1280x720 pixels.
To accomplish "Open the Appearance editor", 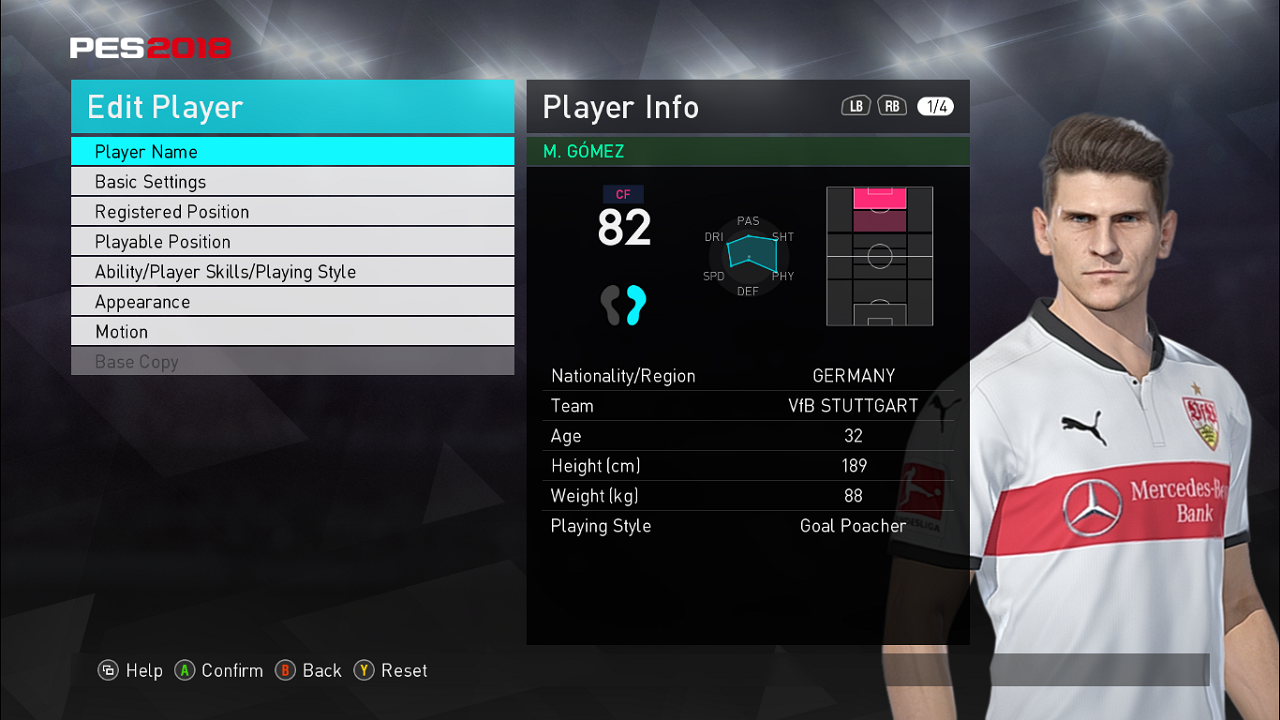I will pos(292,302).
